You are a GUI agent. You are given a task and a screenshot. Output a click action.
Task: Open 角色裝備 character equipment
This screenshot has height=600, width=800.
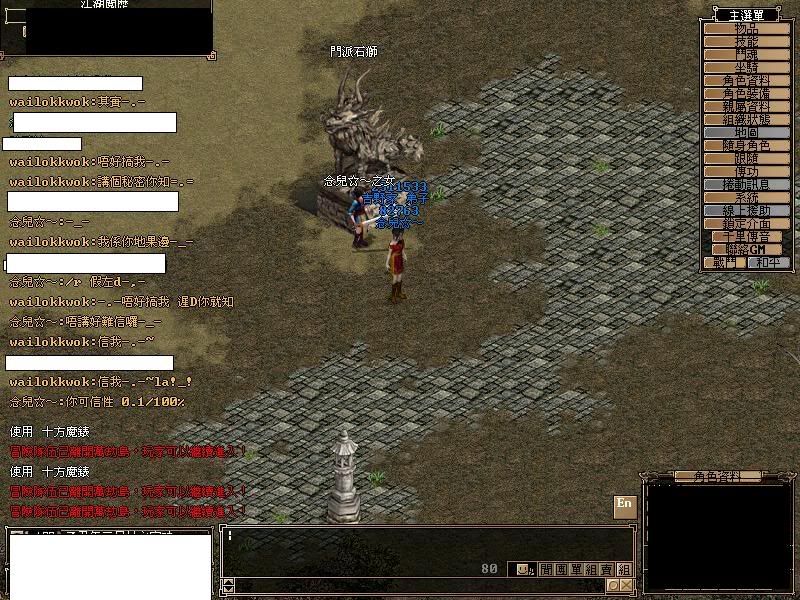(746, 94)
